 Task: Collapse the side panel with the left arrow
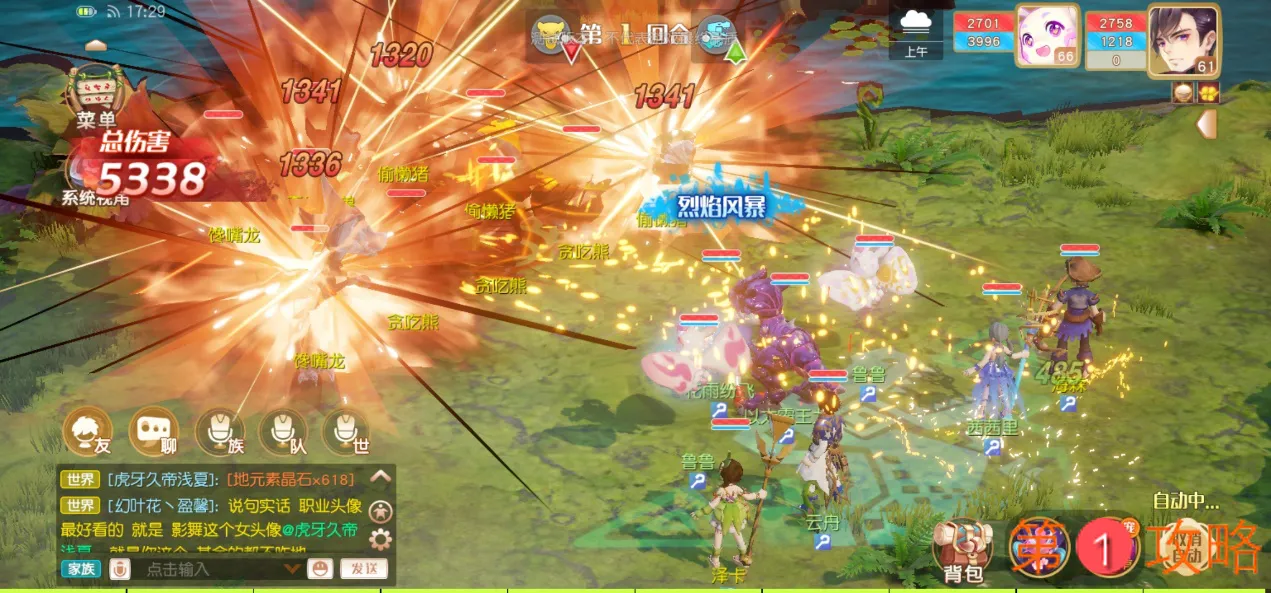(x=1207, y=124)
